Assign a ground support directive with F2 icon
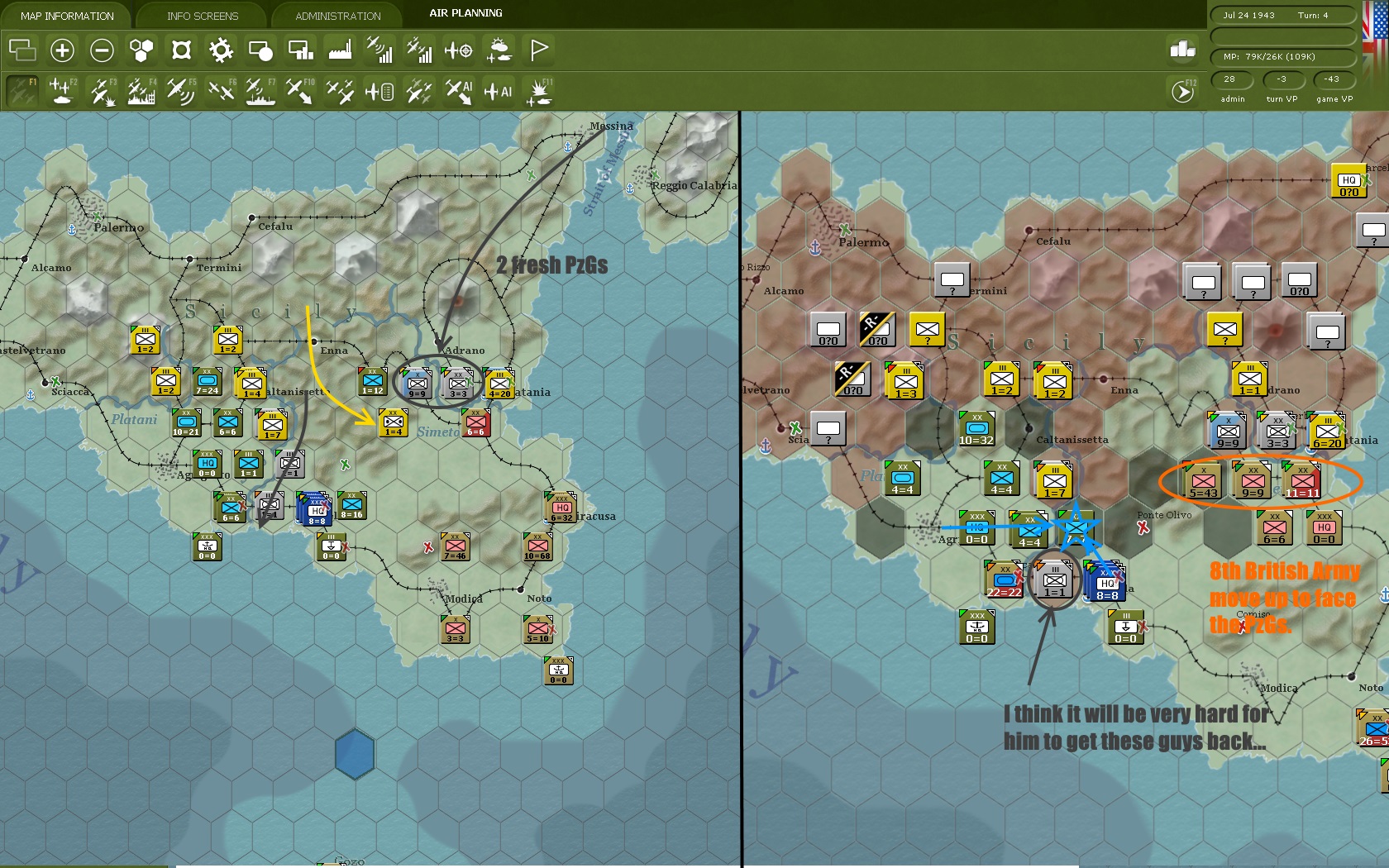This screenshot has height=868, width=1389. [60, 91]
